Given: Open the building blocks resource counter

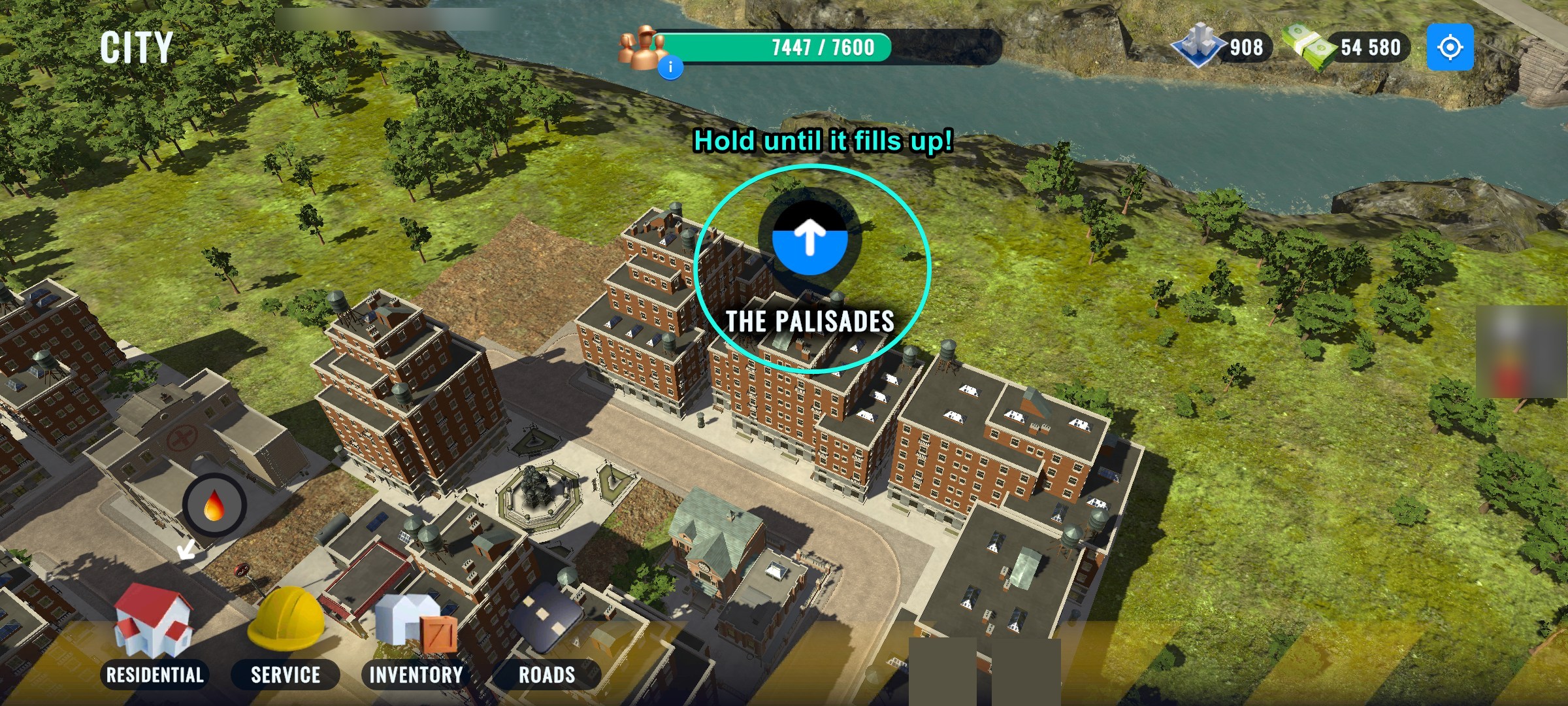Looking at the screenshot, I should click(1223, 47).
